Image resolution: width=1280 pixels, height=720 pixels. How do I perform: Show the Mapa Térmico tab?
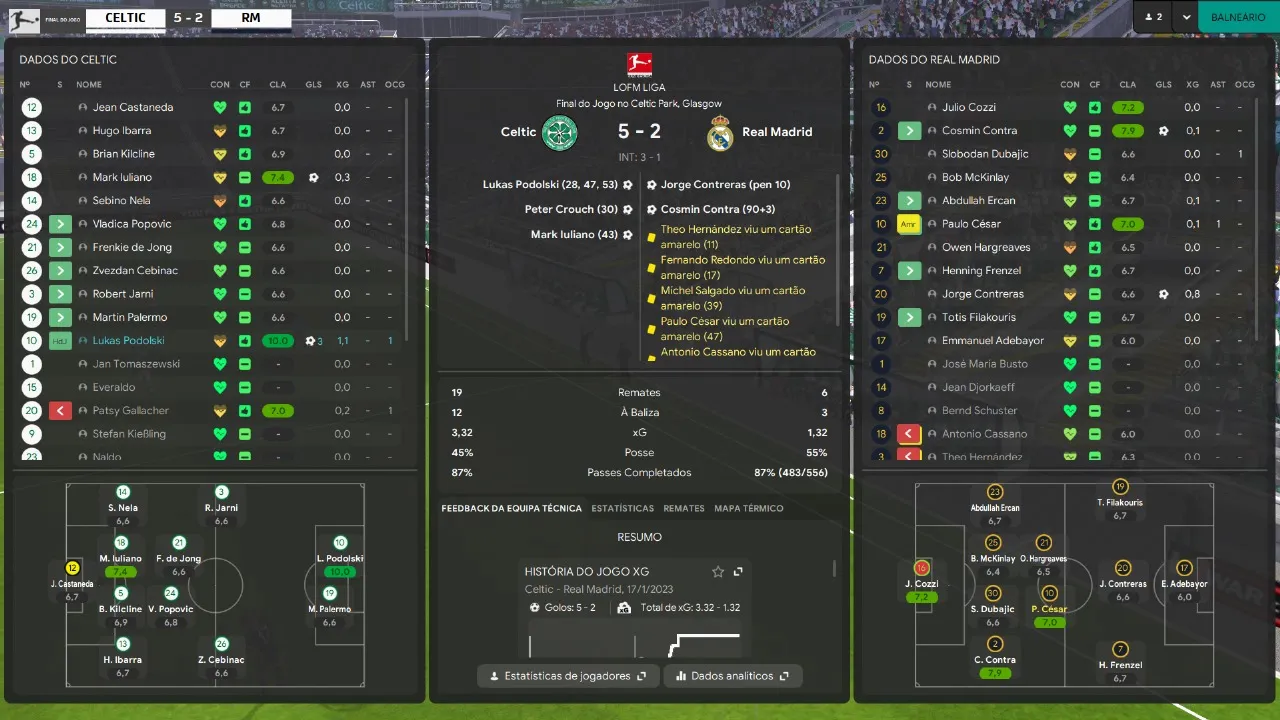749,508
